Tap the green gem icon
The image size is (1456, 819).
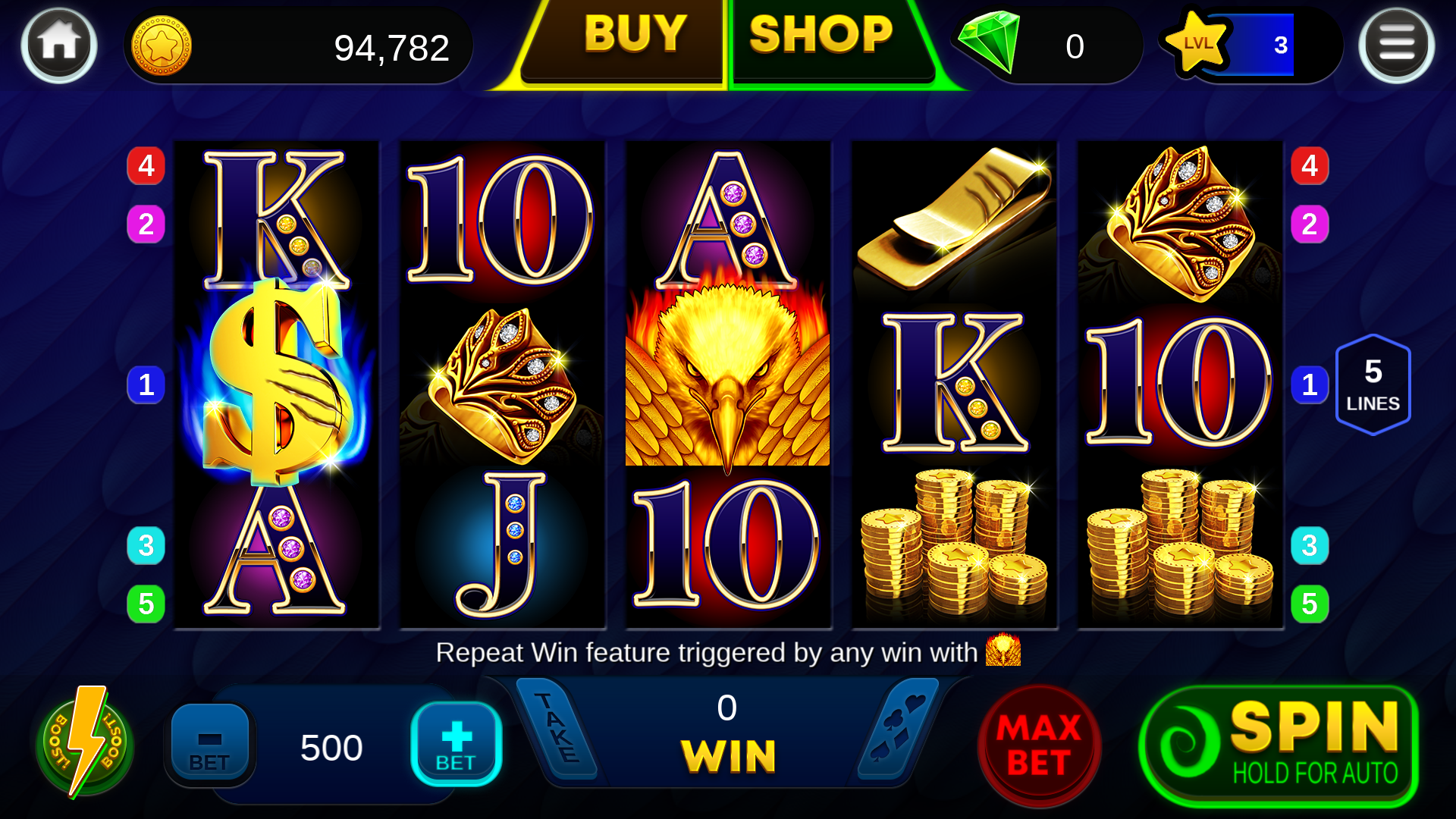[x=990, y=42]
